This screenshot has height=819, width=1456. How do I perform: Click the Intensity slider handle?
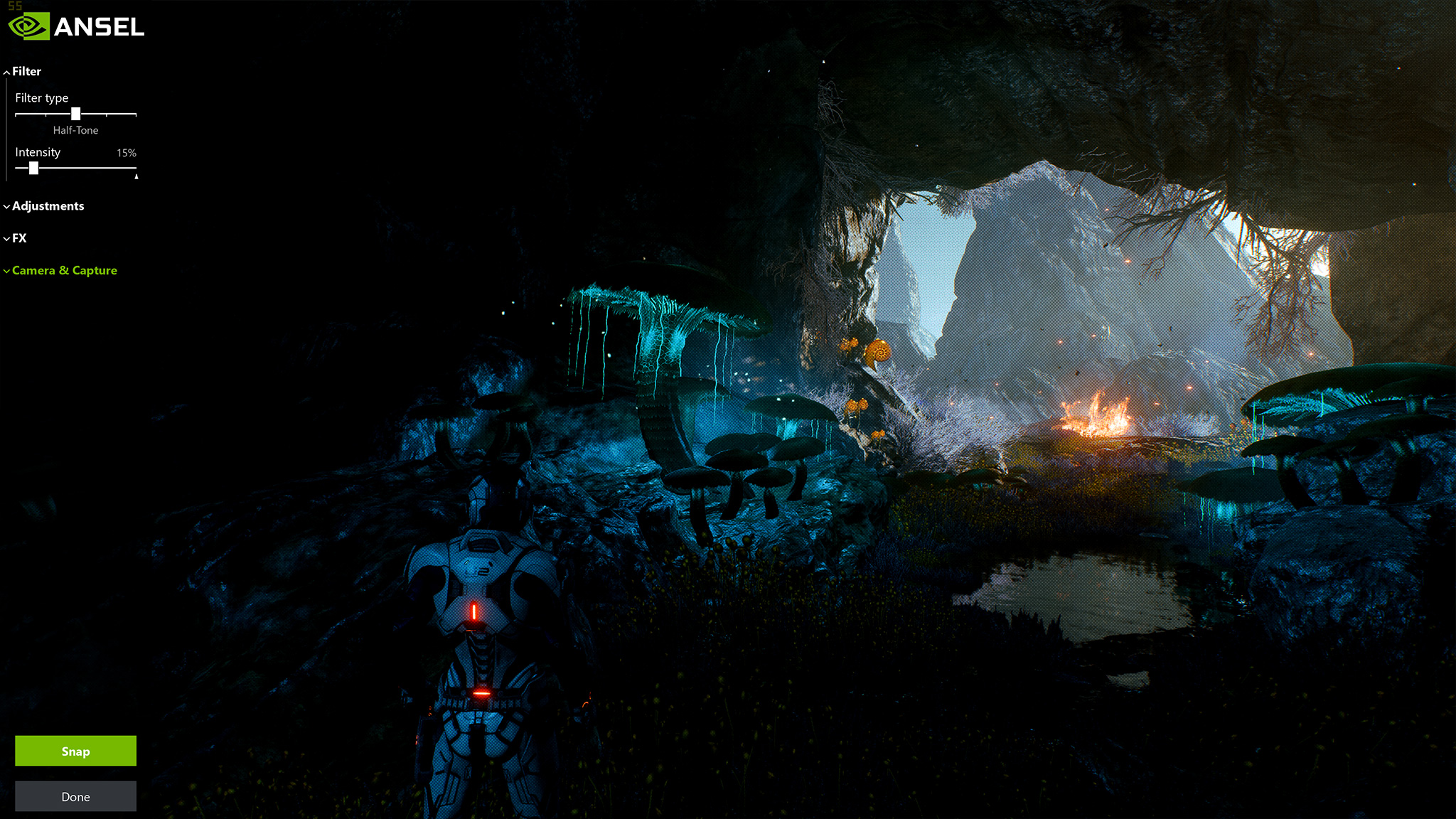click(33, 168)
